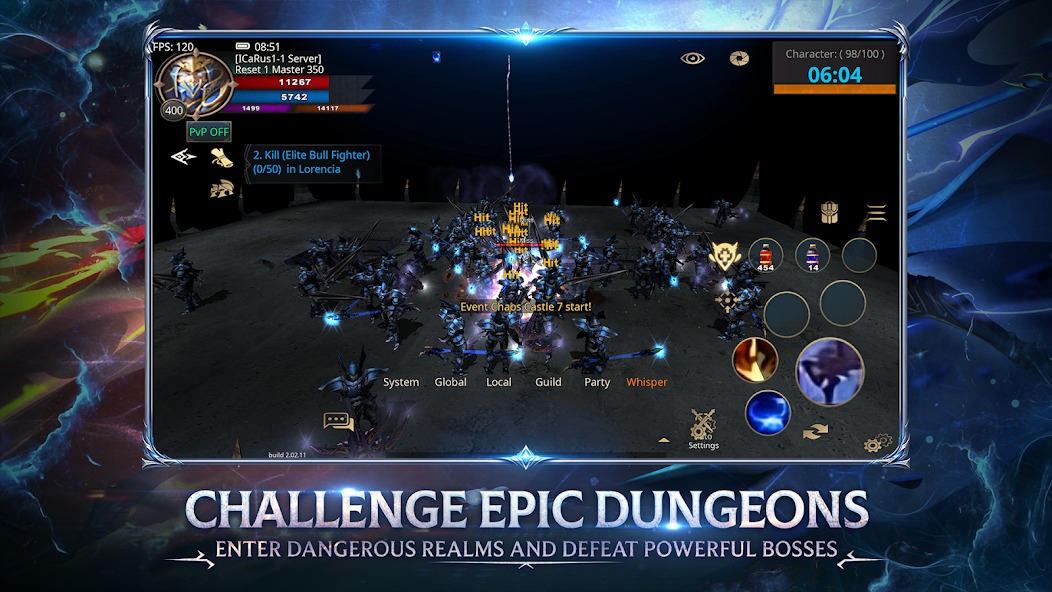1052x592 pixels.
Task: Activate the fire slash skill
Action: [755, 361]
